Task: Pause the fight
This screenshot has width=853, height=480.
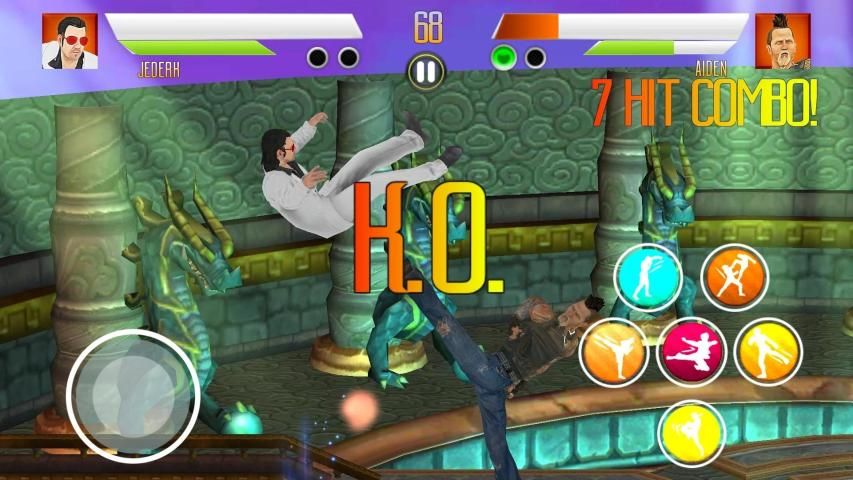Action: click(426, 71)
